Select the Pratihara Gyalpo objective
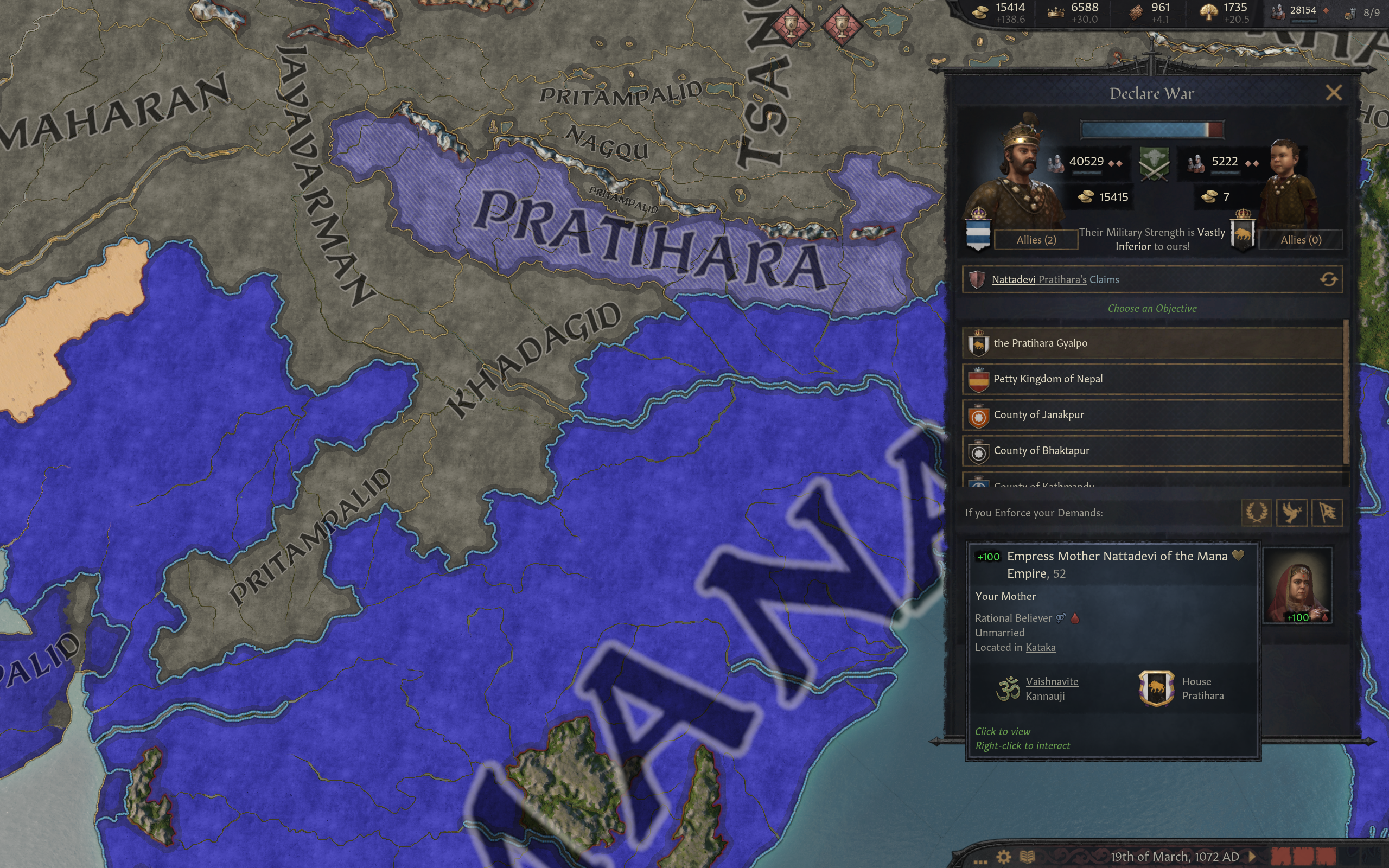 [x=1152, y=343]
